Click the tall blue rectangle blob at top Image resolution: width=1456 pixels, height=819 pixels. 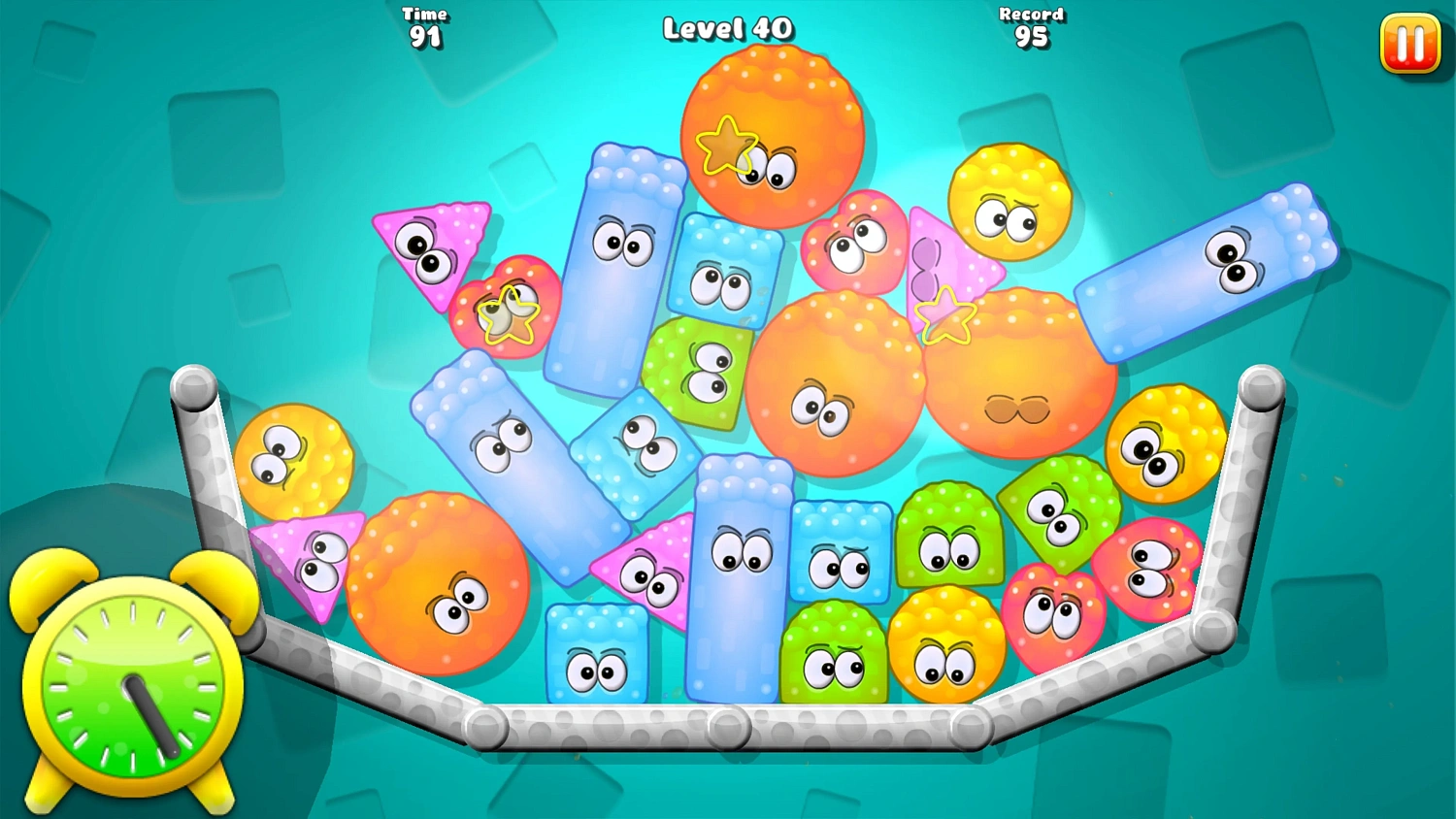click(616, 262)
